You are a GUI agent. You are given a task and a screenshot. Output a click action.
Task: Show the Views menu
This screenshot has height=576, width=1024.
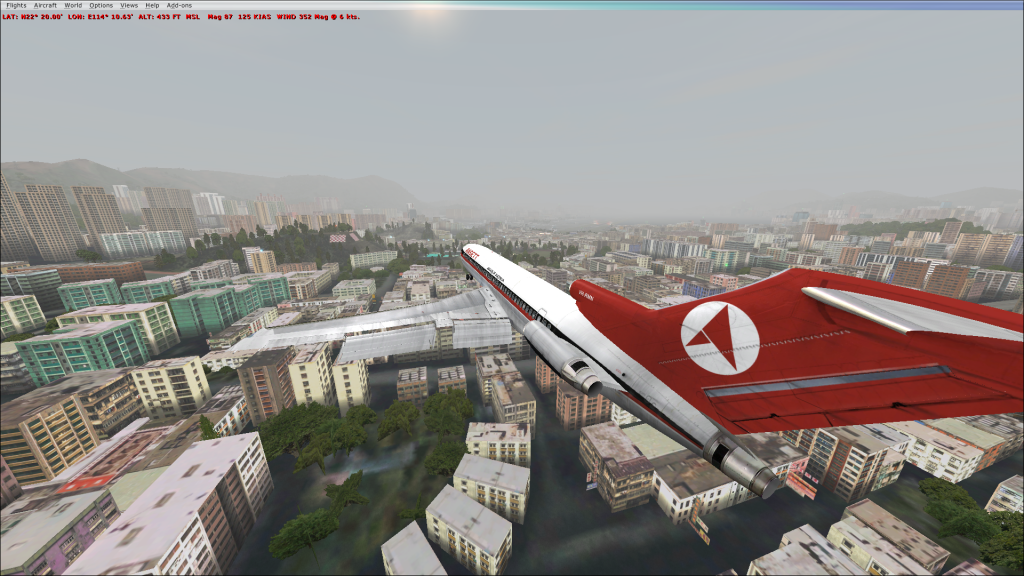point(129,5)
